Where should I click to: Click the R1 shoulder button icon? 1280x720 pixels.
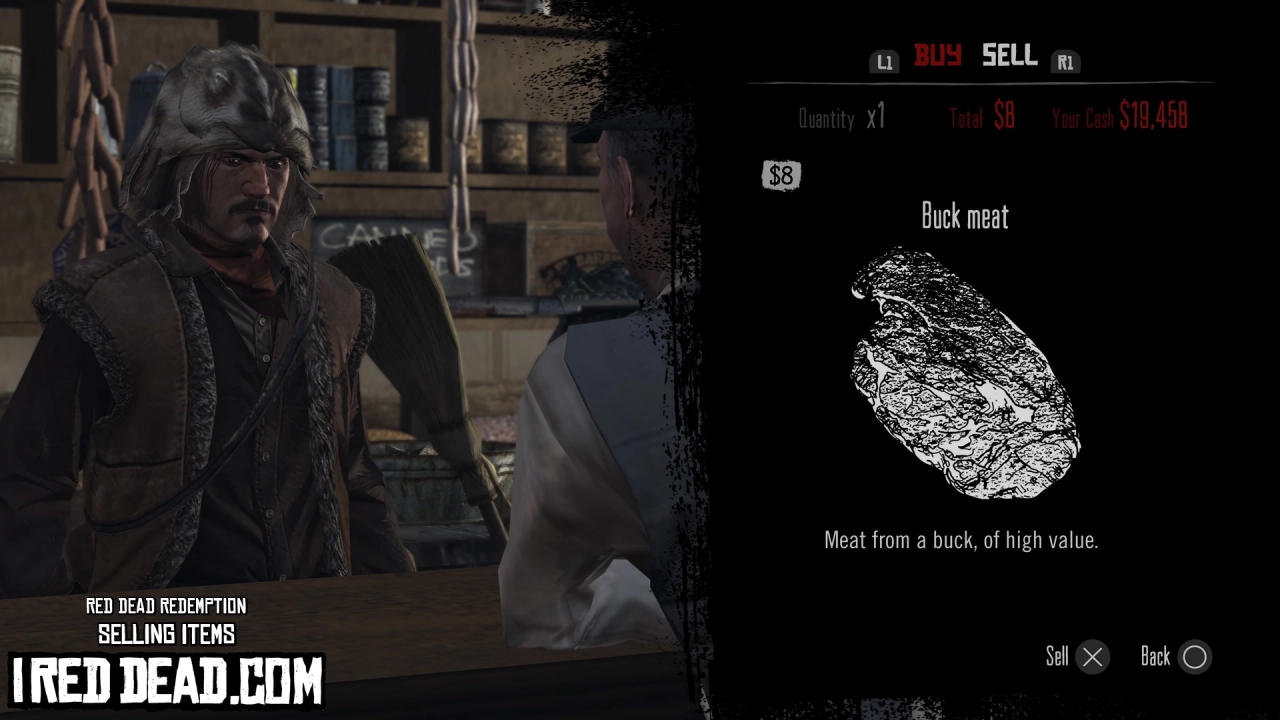(1066, 61)
